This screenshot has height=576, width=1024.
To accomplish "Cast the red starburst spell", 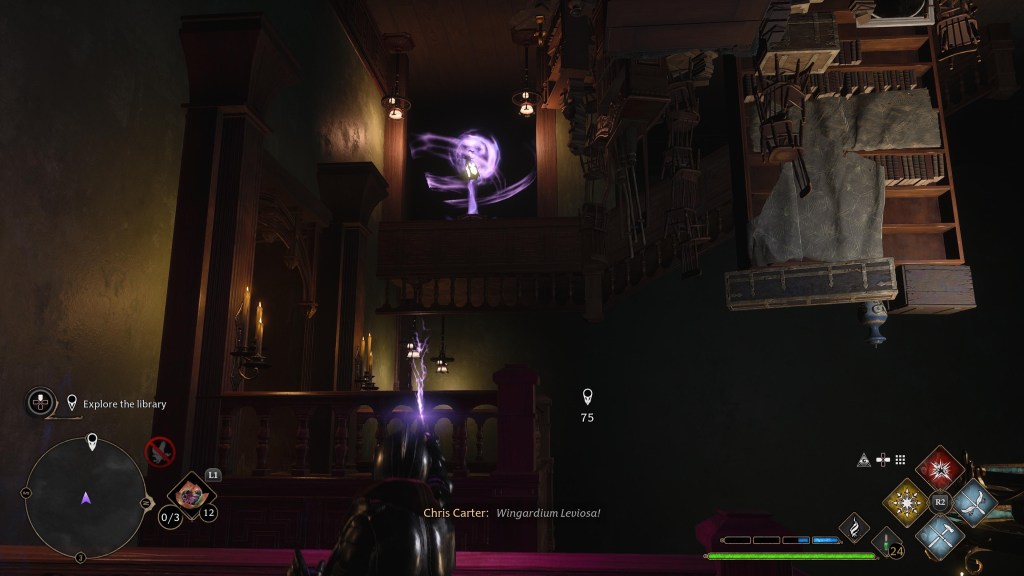I will coord(940,469).
